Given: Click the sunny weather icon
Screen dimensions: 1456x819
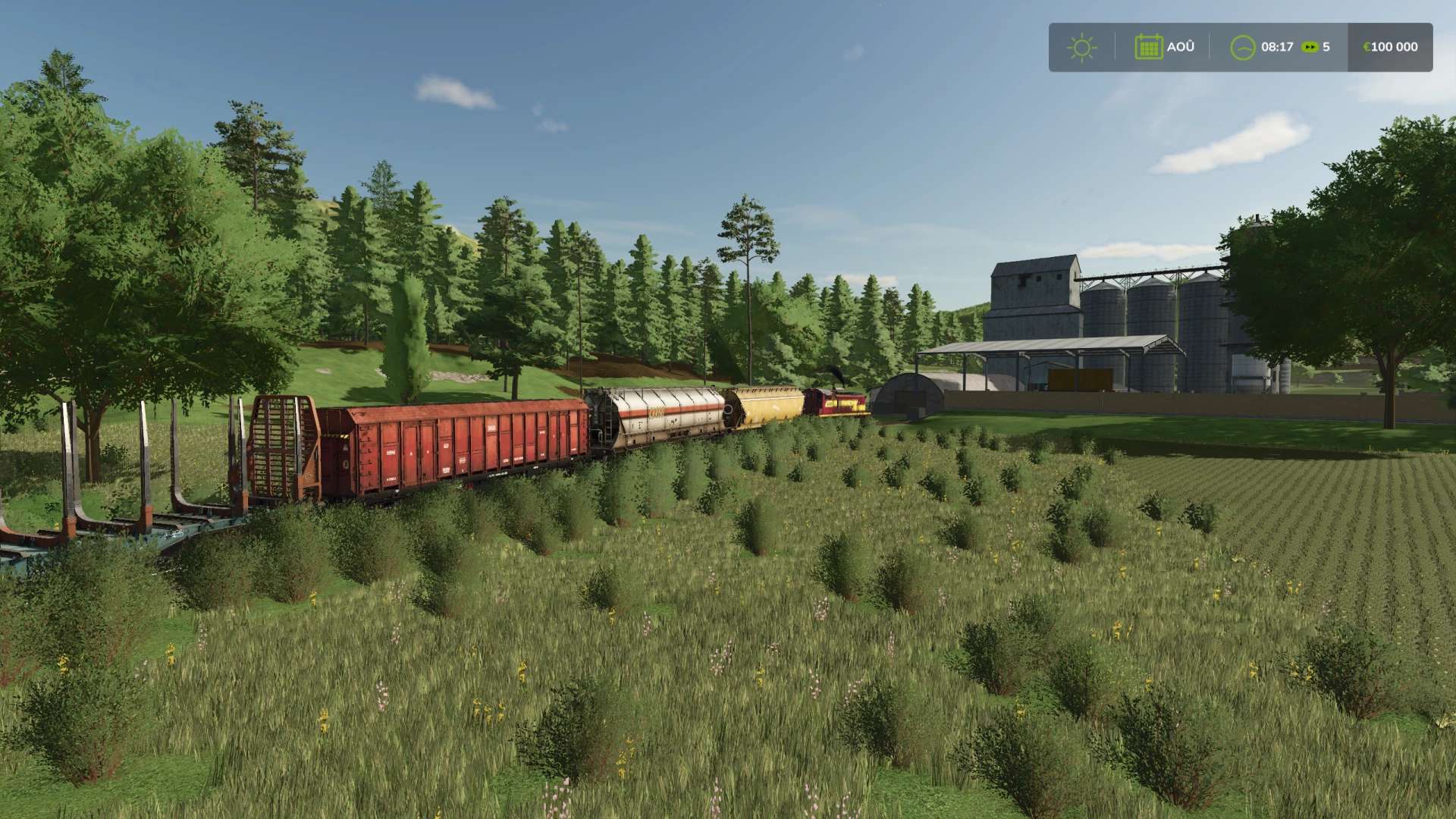Looking at the screenshot, I should click(x=1081, y=47).
